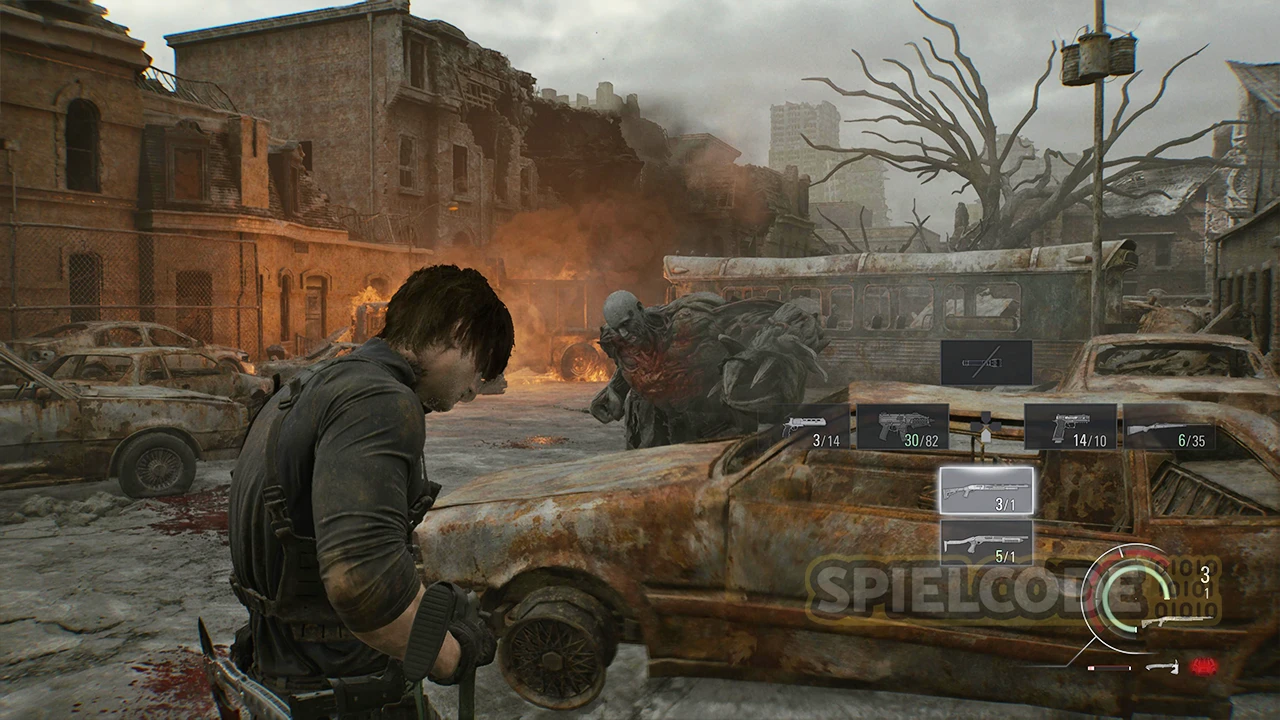Click the crossed-out empty weapon slot
This screenshot has width=1280, height=720.
[x=986, y=362]
